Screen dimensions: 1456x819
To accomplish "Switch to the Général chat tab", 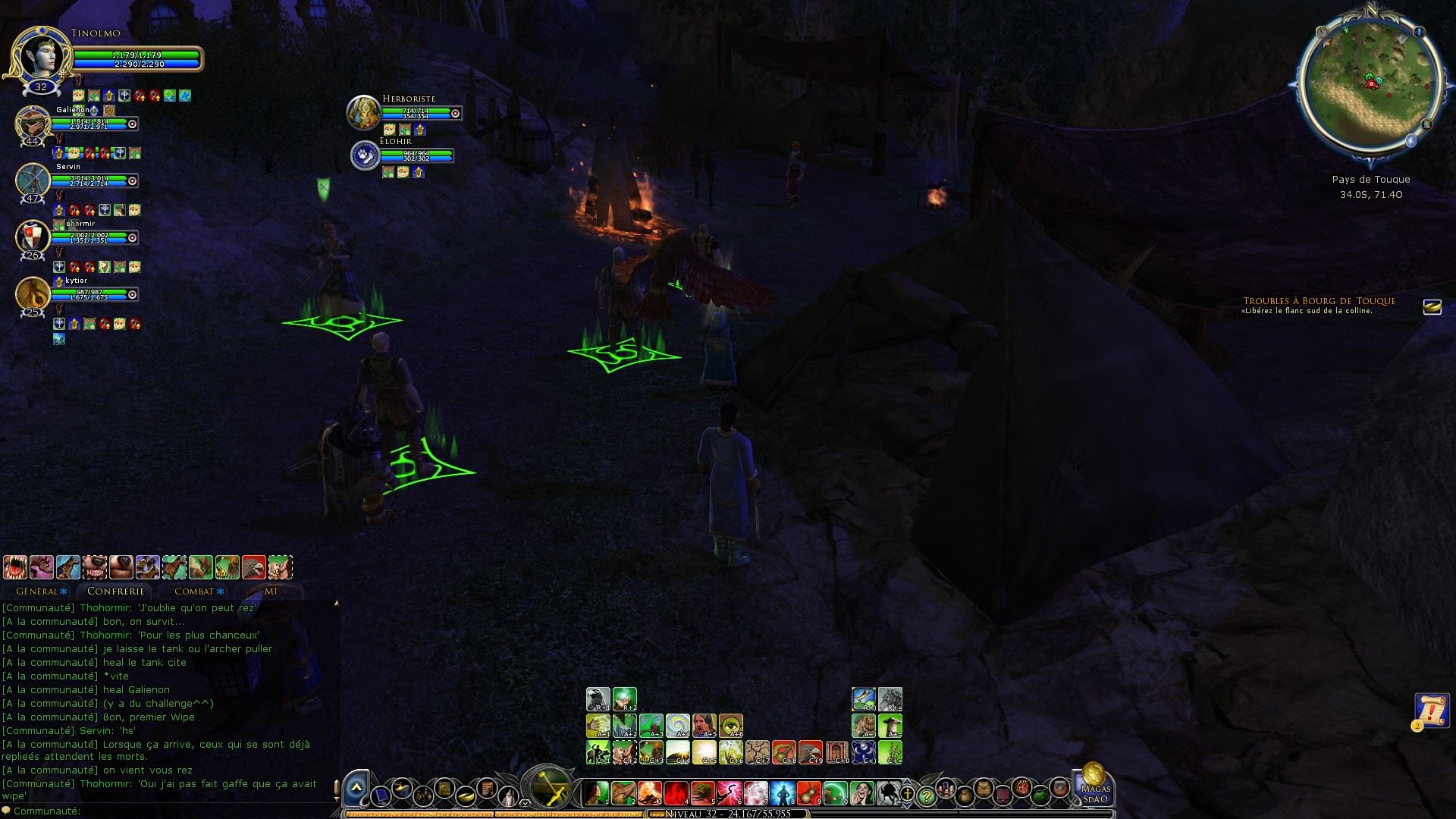I will [38, 591].
